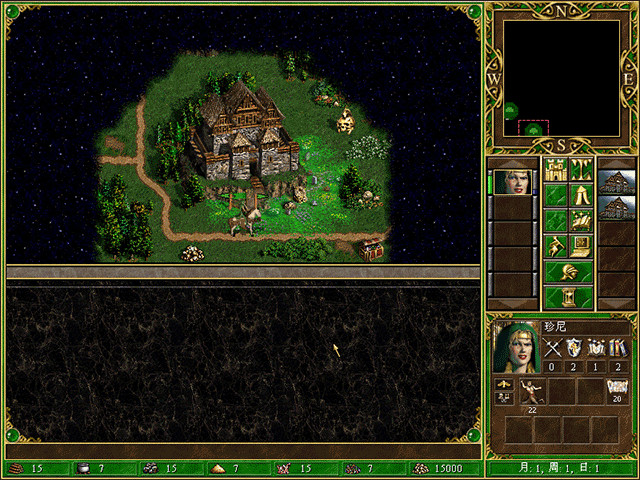Viewport: 640px width, 480px height.
Task: Click the spell books knowledge icon
Action: coord(617,348)
